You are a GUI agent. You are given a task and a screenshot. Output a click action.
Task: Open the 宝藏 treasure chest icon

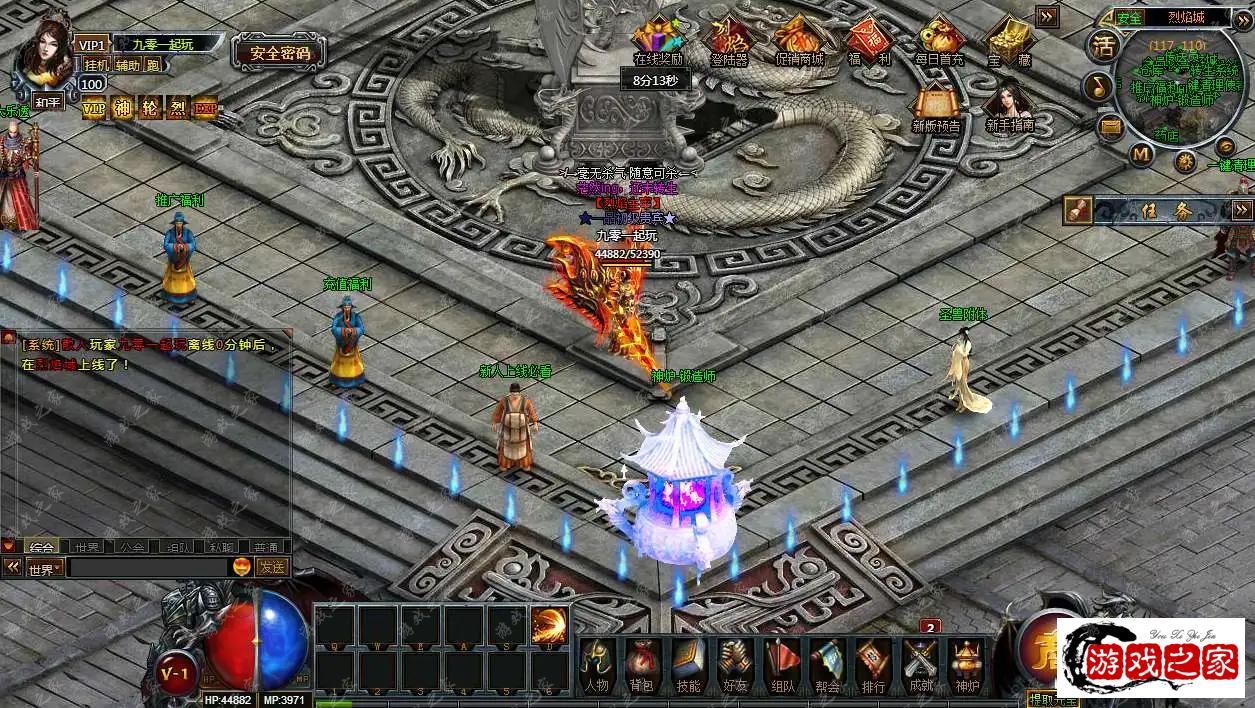click(1009, 40)
